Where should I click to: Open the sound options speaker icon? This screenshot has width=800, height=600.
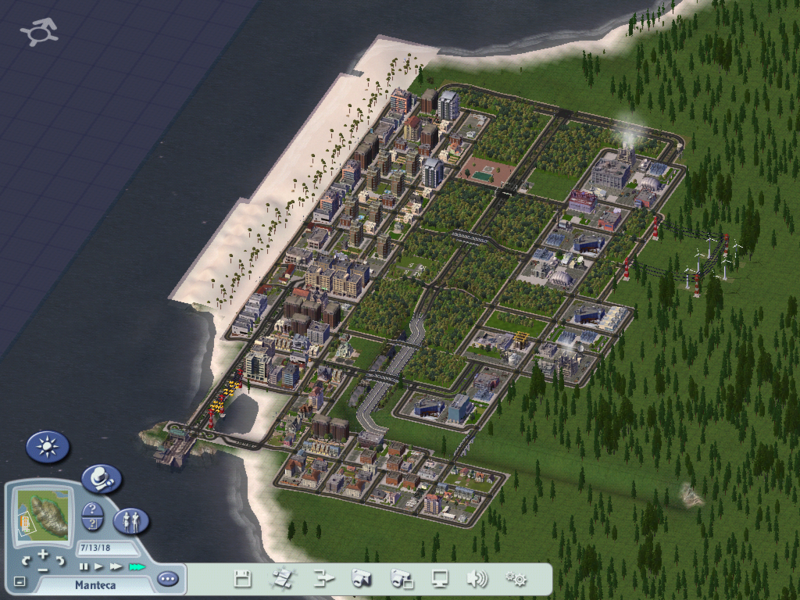tap(478, 578)
